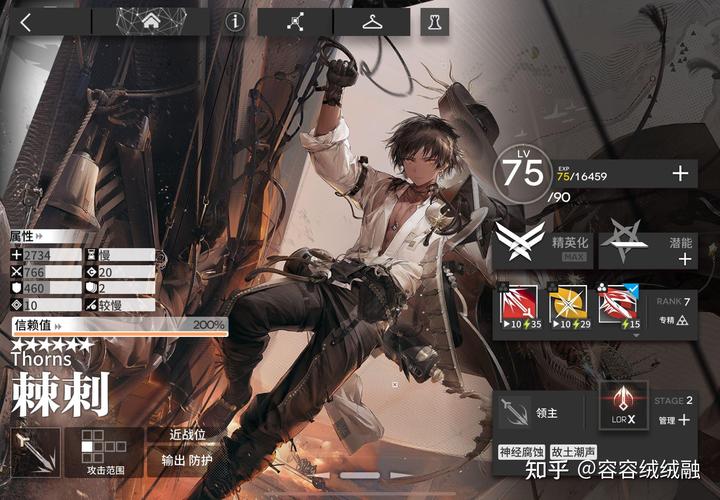Select the third skill marked with checkmark
Viewport: 720px width, 500px height.
[618, 307]
